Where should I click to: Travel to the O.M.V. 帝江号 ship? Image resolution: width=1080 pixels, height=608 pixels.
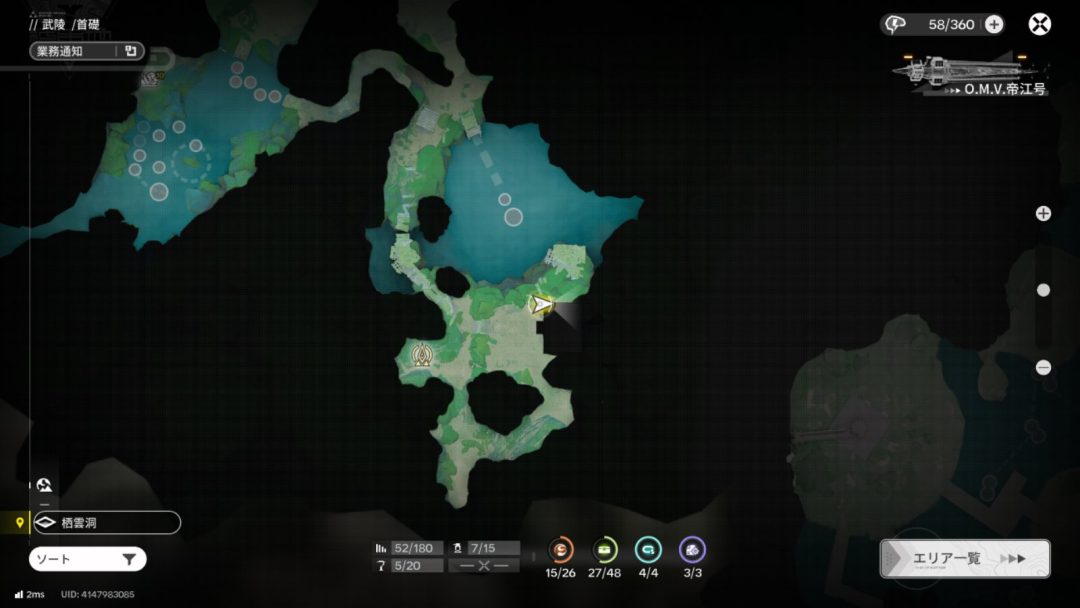(x=970, y=75)
